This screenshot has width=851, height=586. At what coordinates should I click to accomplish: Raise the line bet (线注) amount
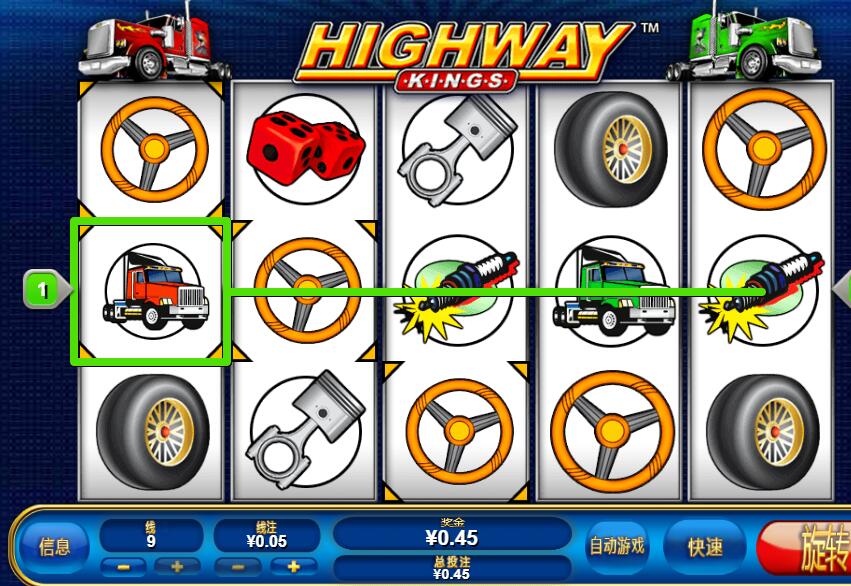pyautogui.click(x=294, y=566)
